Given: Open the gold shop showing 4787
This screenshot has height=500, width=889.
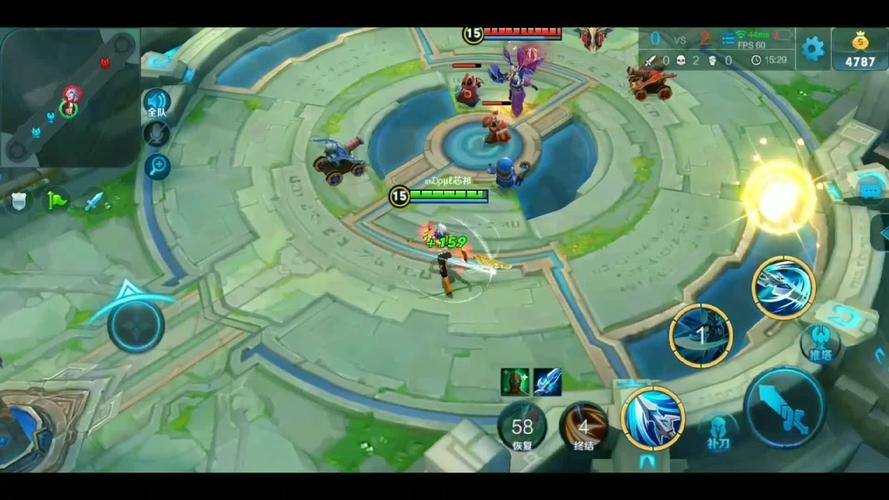Looking at the screenshot, I should click(x=859, y=50).
